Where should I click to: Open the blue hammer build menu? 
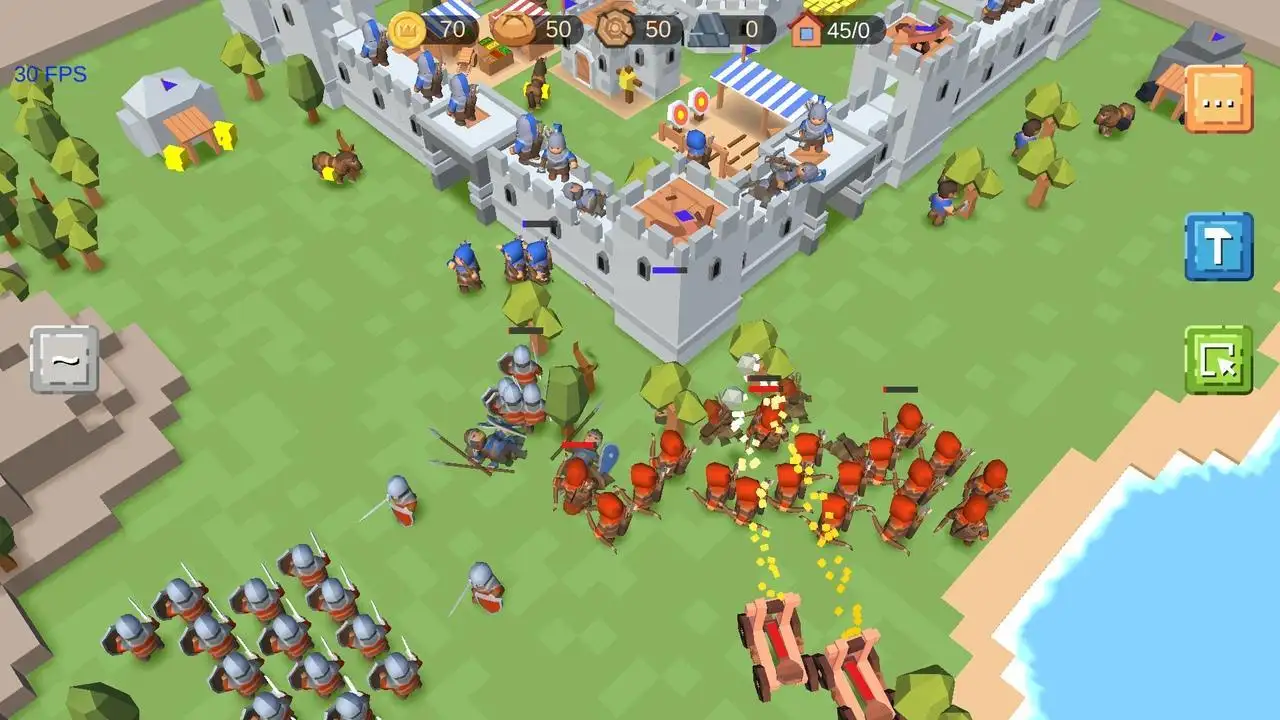pyautogui.click(x=1218, y=246)
